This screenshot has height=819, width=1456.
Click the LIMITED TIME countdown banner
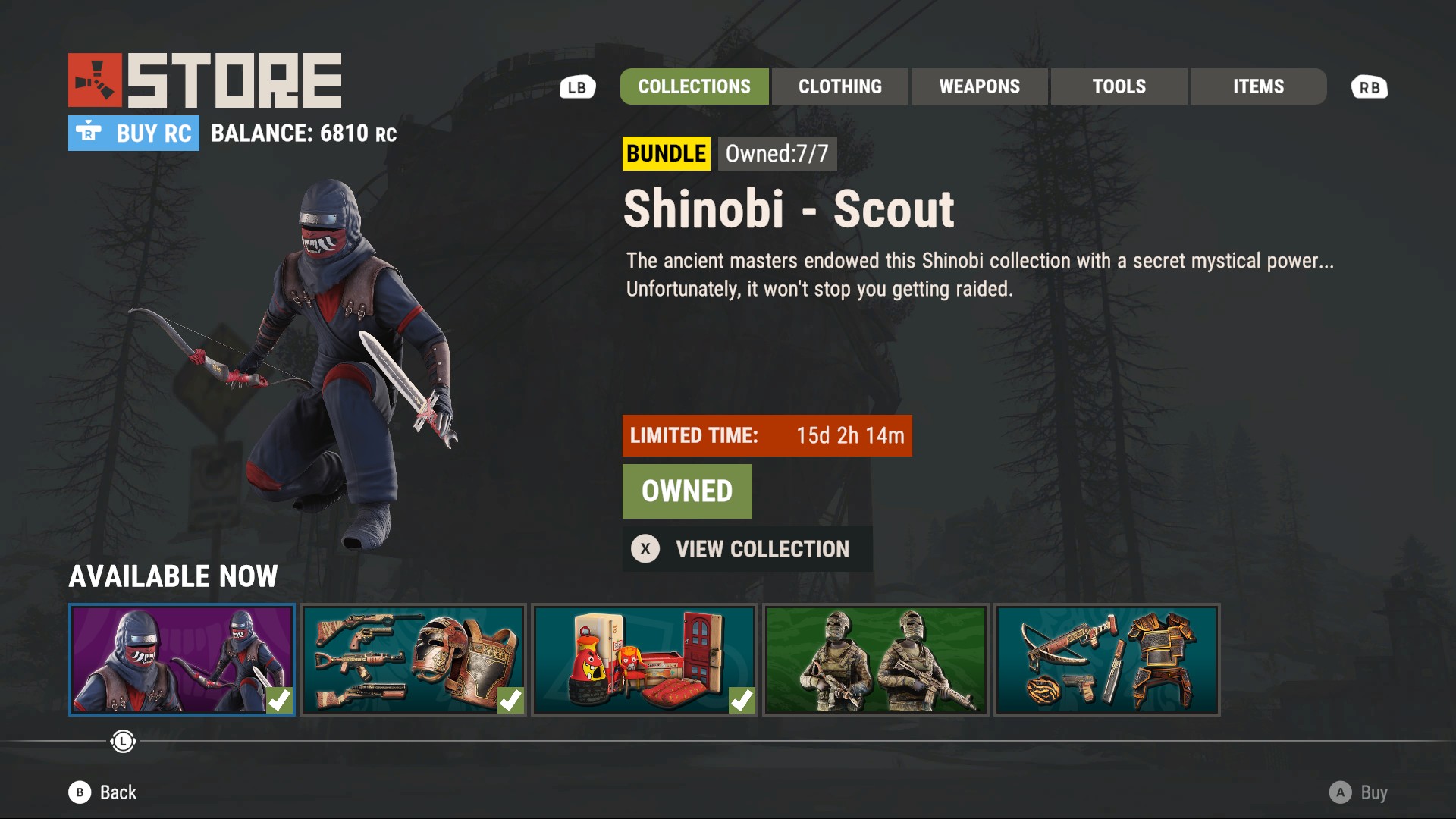point(767,436)
